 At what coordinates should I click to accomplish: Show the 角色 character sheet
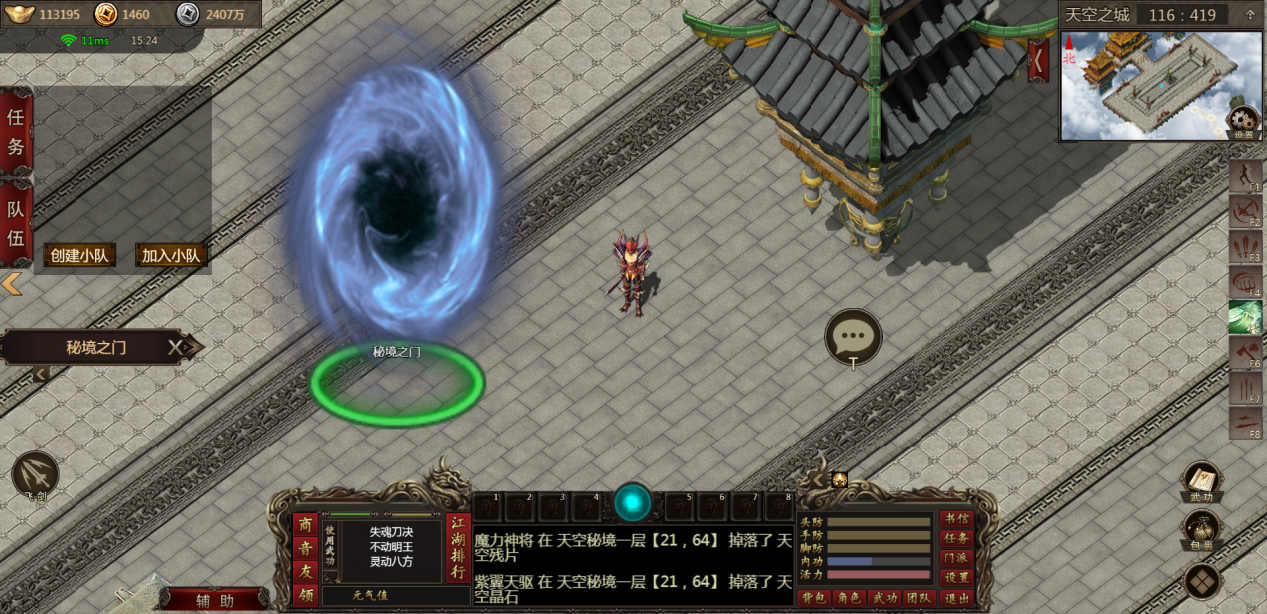[x=850, y=598]
